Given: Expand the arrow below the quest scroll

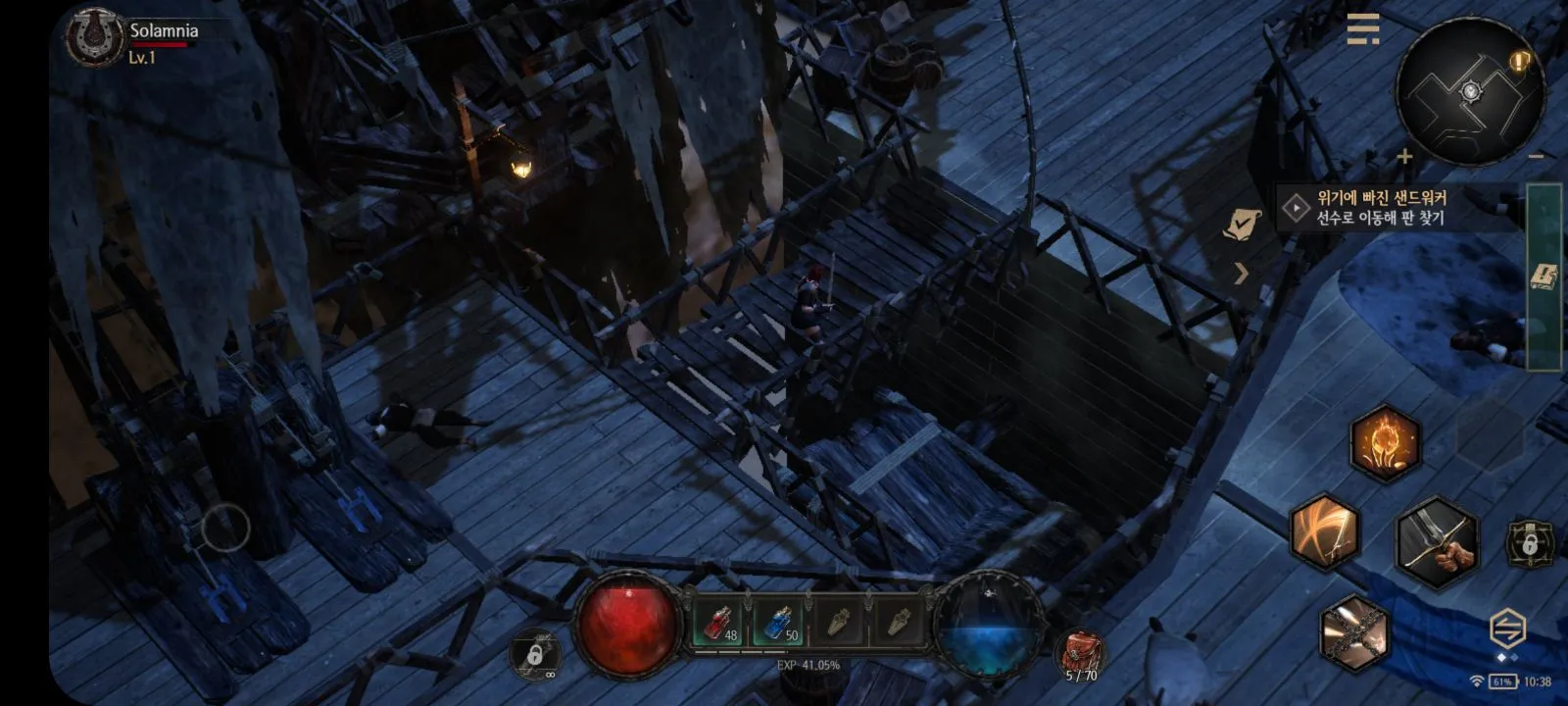Looking at the screenshot, I should pyautogui.click(x=1242, y=274).
